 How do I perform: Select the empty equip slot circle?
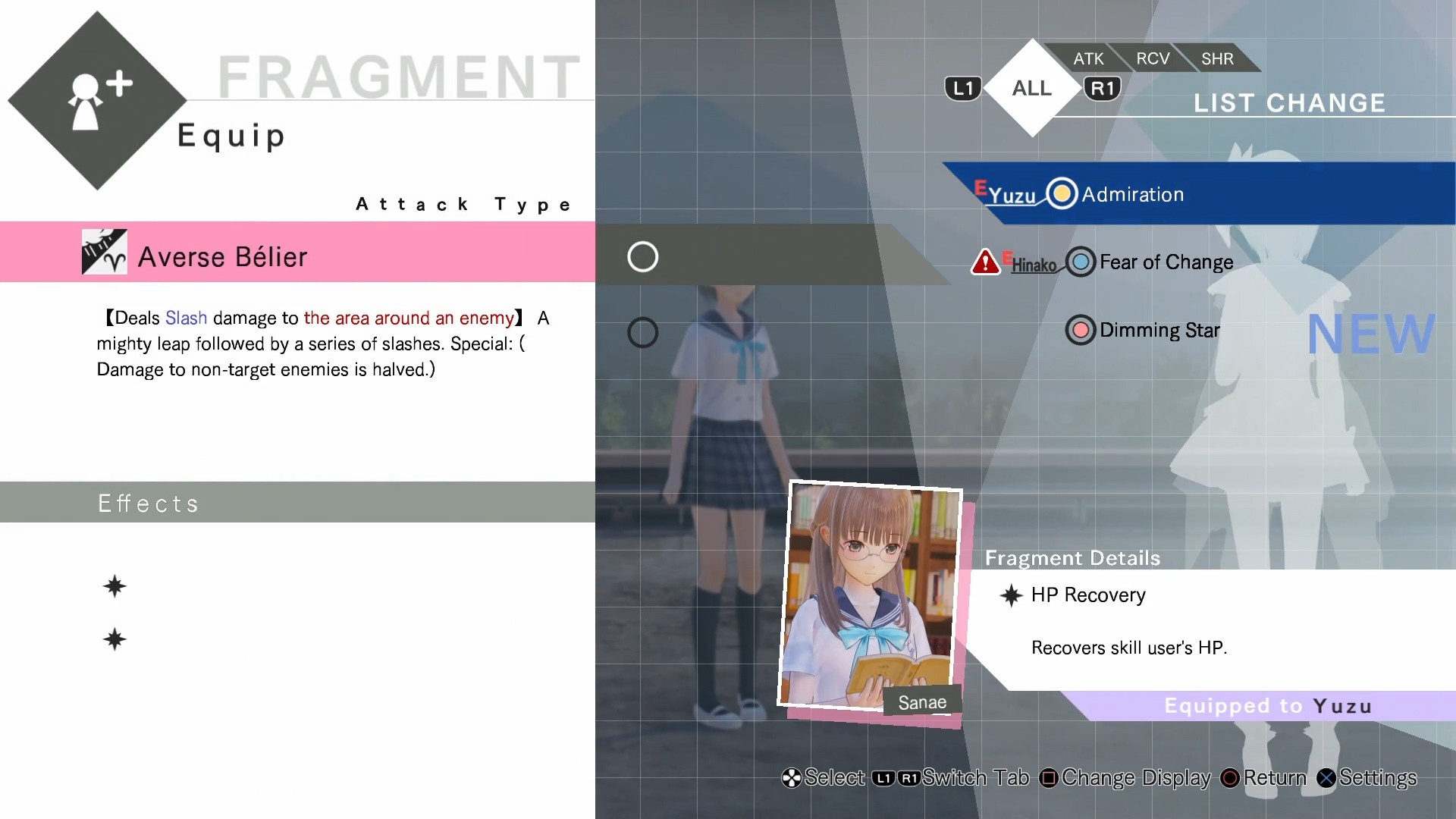tap(642, 256)
